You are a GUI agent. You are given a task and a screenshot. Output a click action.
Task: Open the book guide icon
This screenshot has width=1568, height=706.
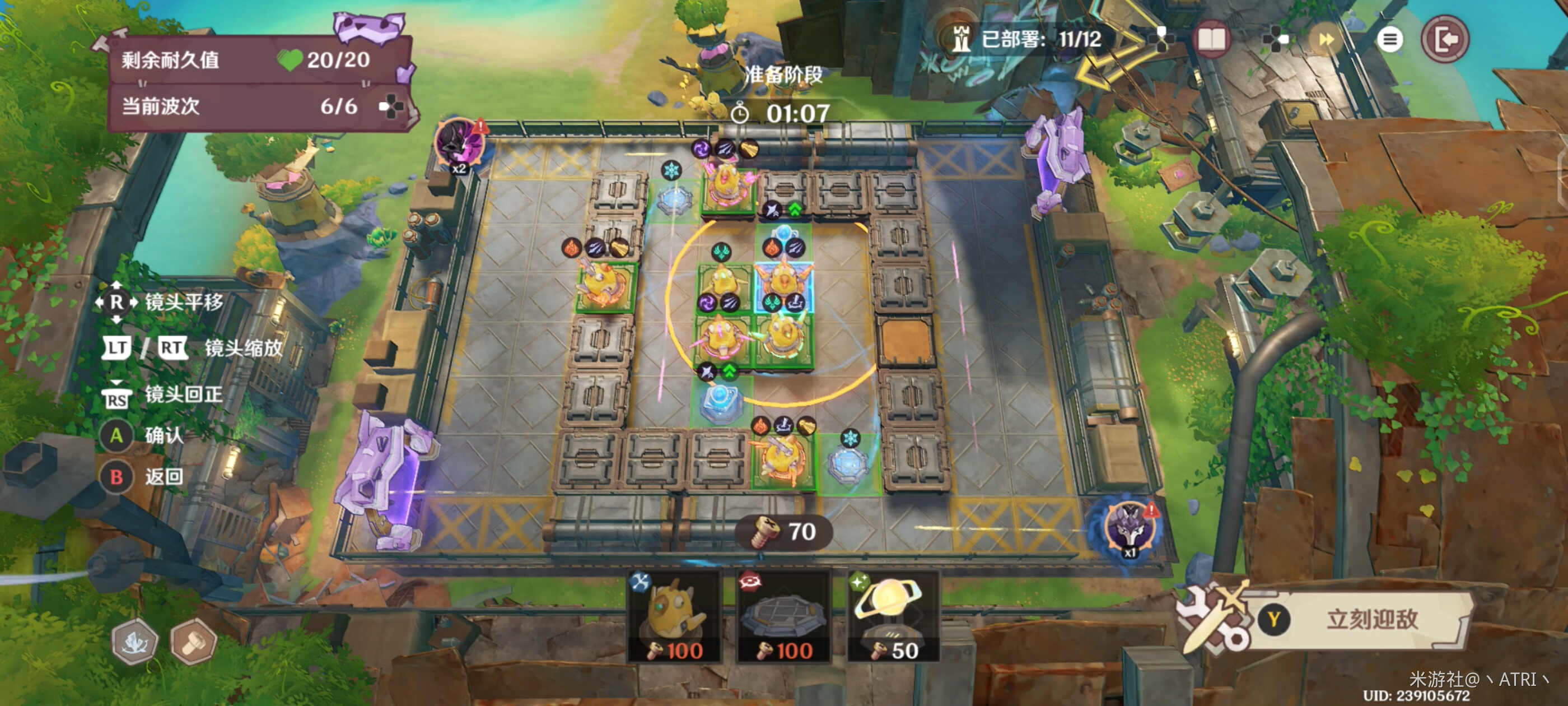[1211, 40]
